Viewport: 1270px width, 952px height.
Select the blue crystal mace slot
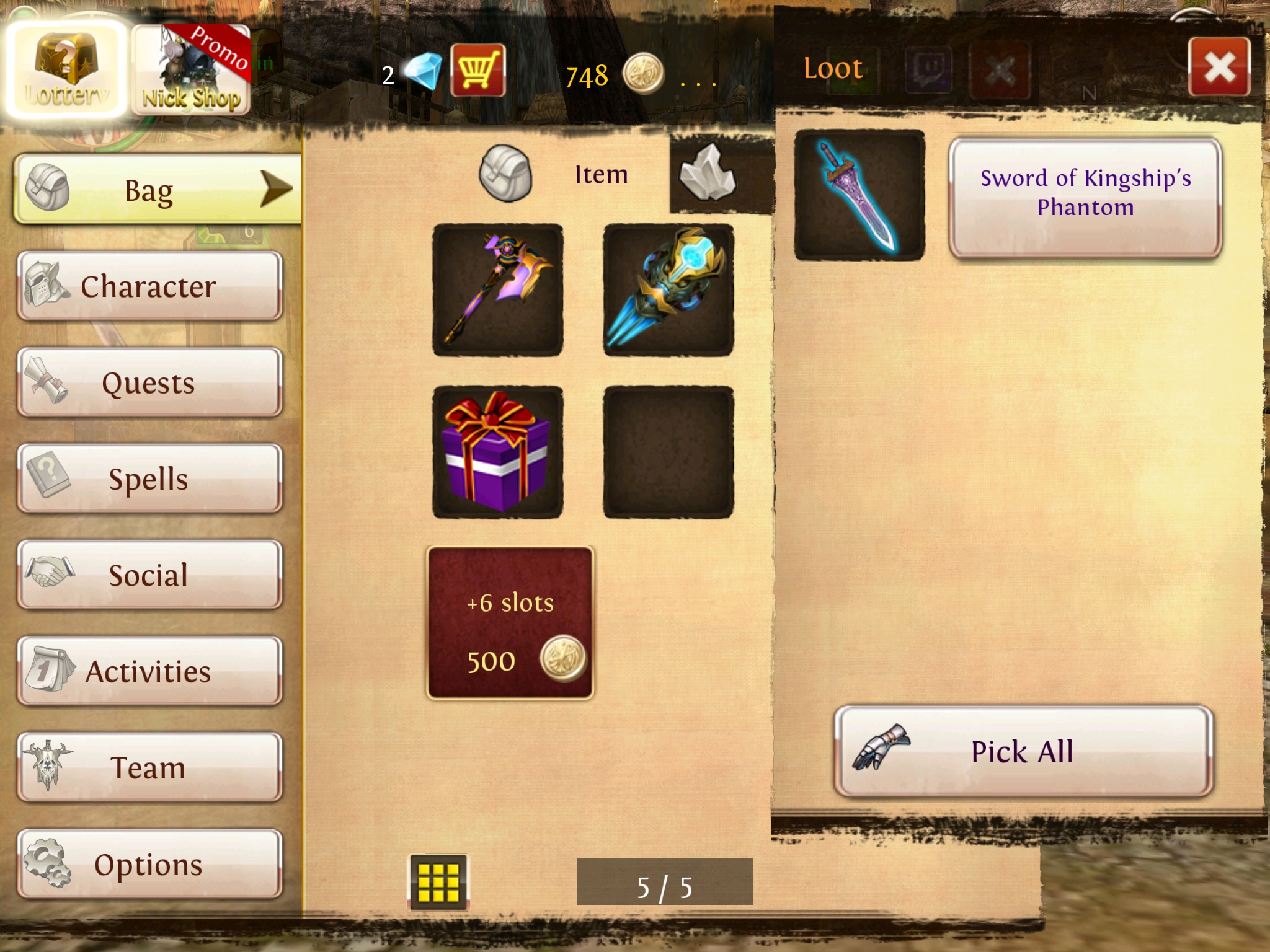(668, 290)
